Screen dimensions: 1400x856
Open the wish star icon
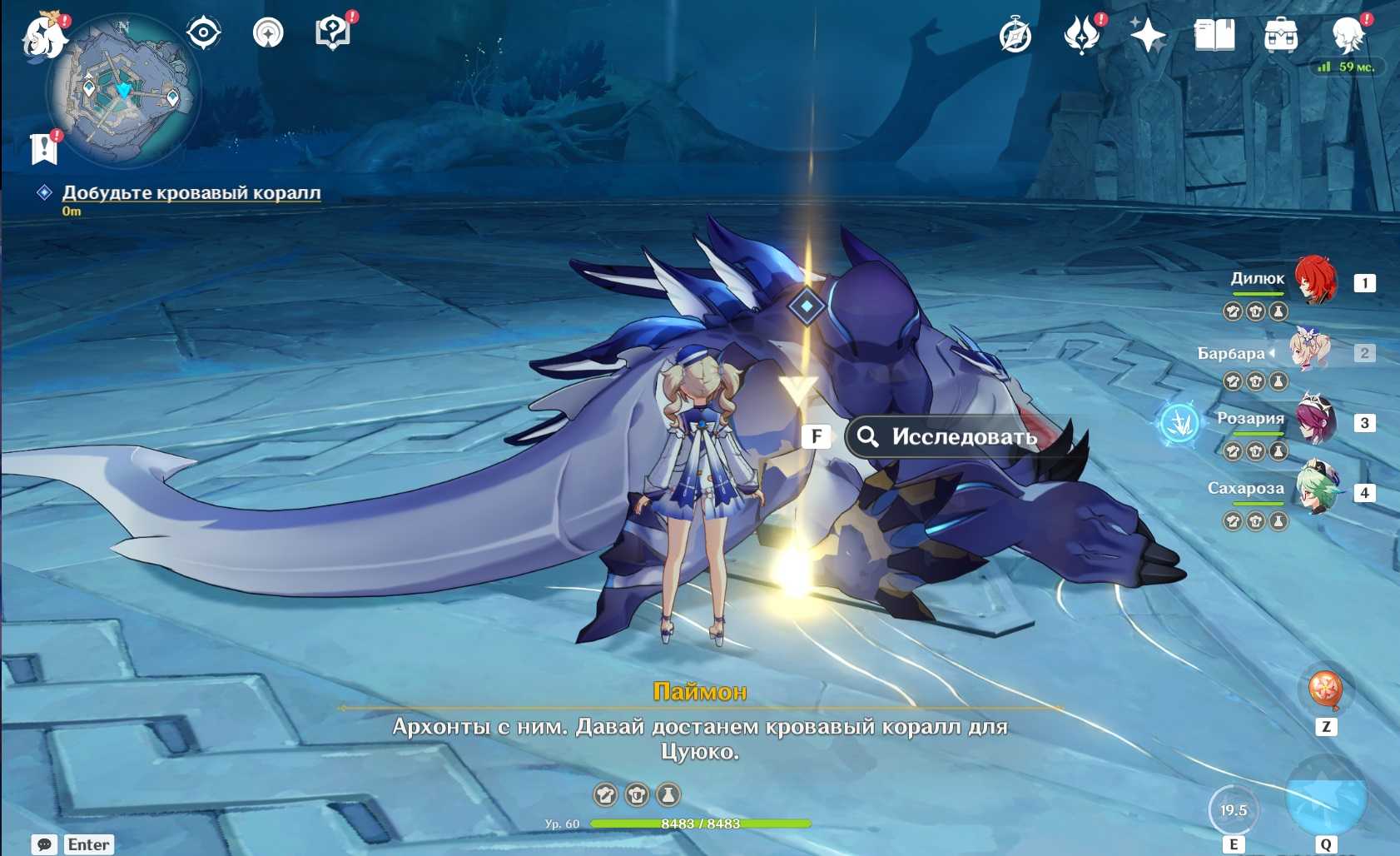(1148, 36)
